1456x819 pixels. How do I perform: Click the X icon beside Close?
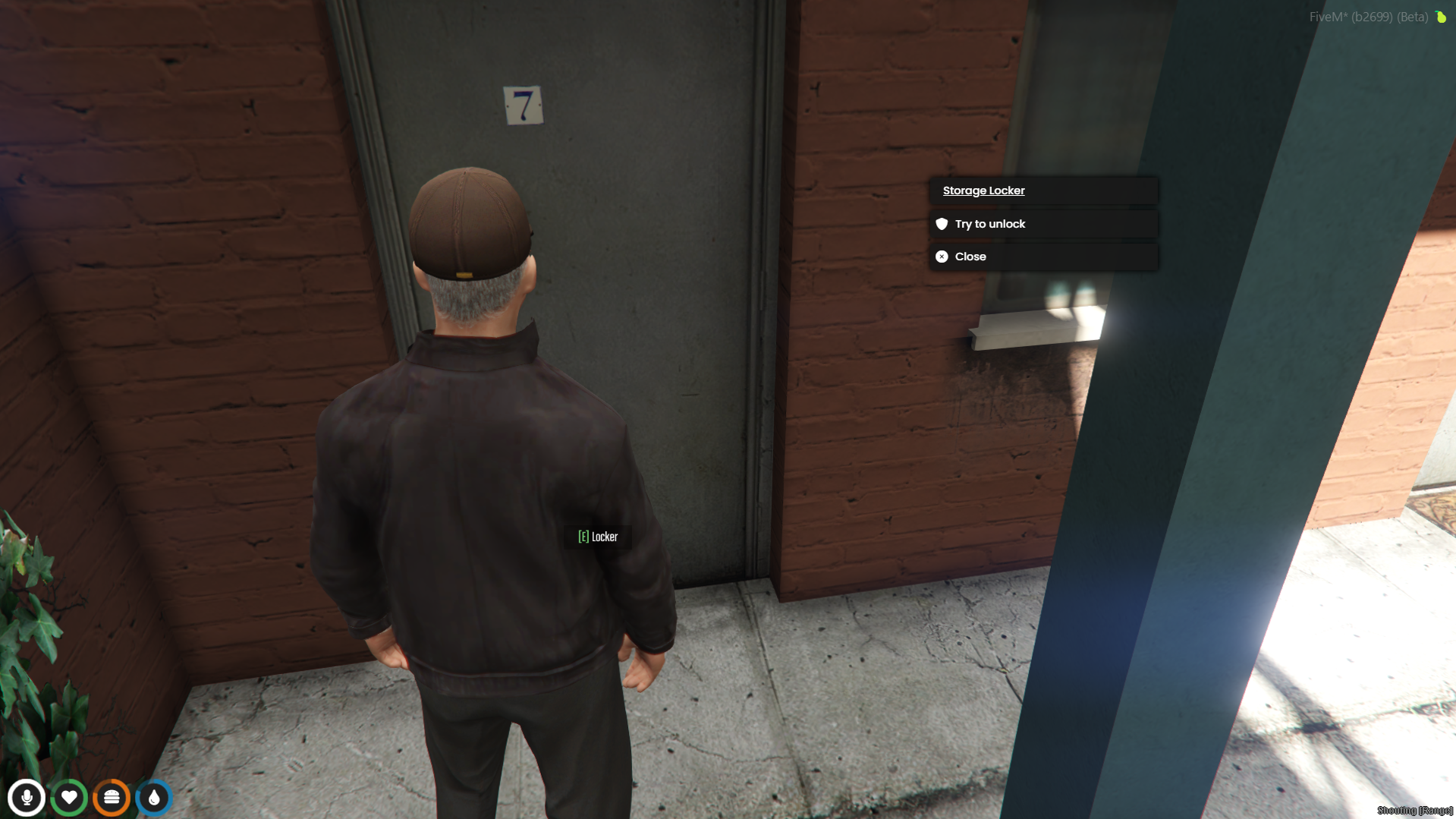click(942, 257)
